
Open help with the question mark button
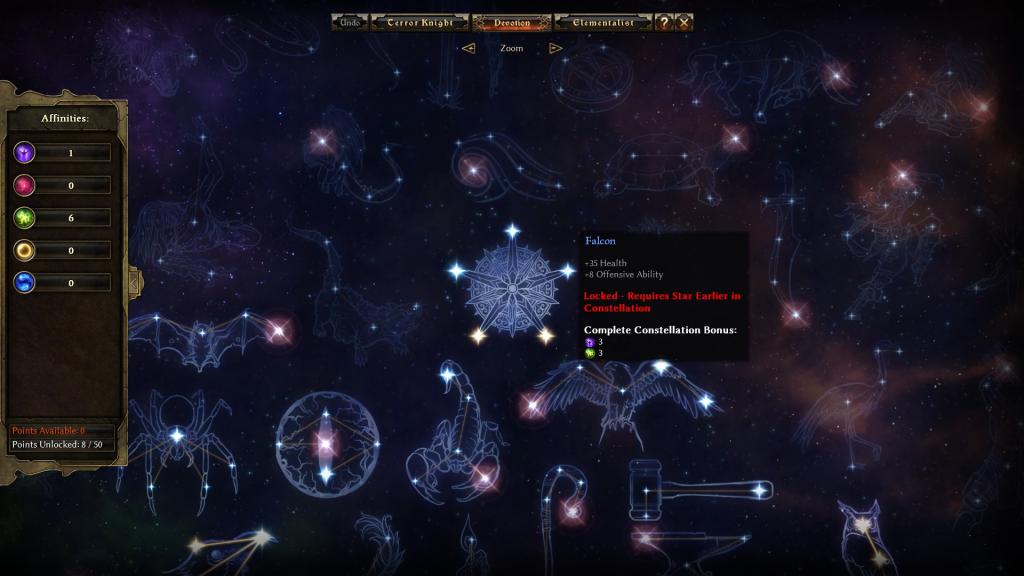(x=664, y=22)
